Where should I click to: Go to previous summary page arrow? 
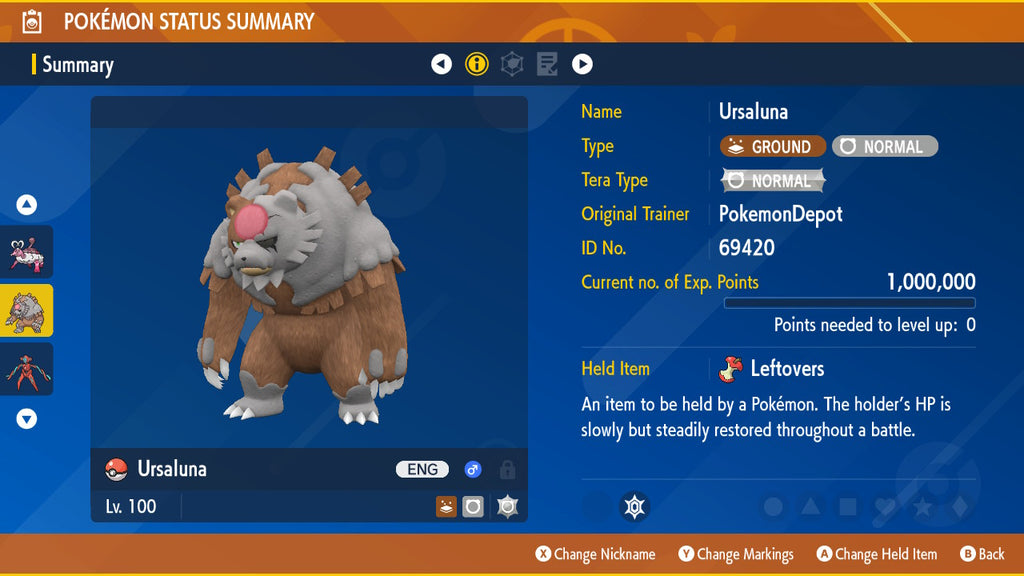point(441,65)
